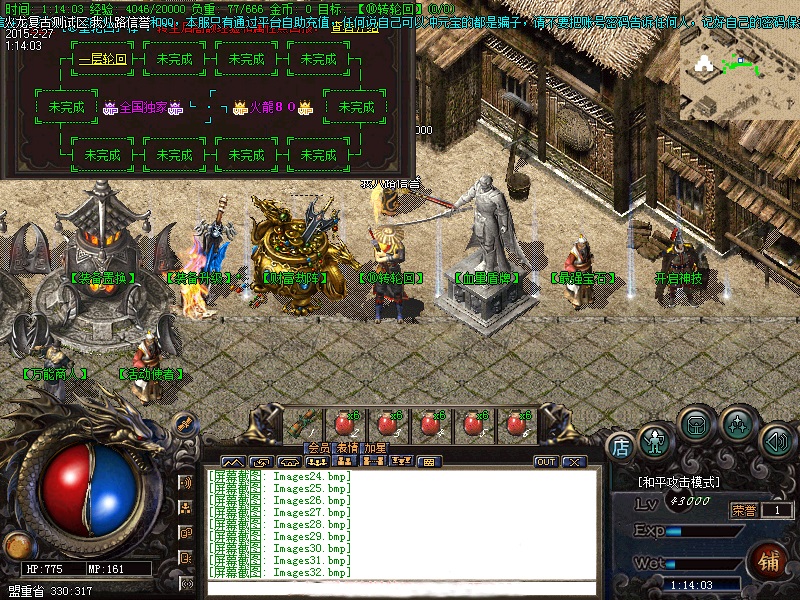This screenshot has width=800, height=600.
Task: Close the chat panel with X
Action: coord(573,462)
